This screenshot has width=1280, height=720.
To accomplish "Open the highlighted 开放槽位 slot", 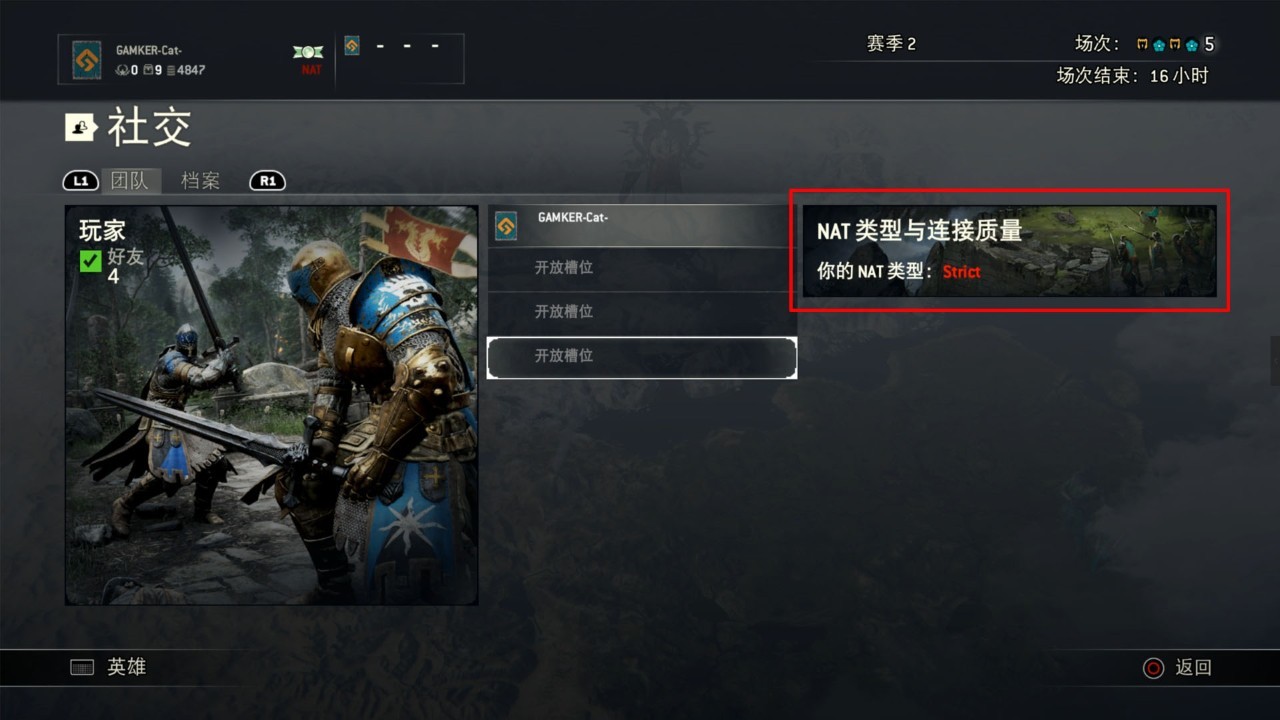I will click(x=641, y=357).
